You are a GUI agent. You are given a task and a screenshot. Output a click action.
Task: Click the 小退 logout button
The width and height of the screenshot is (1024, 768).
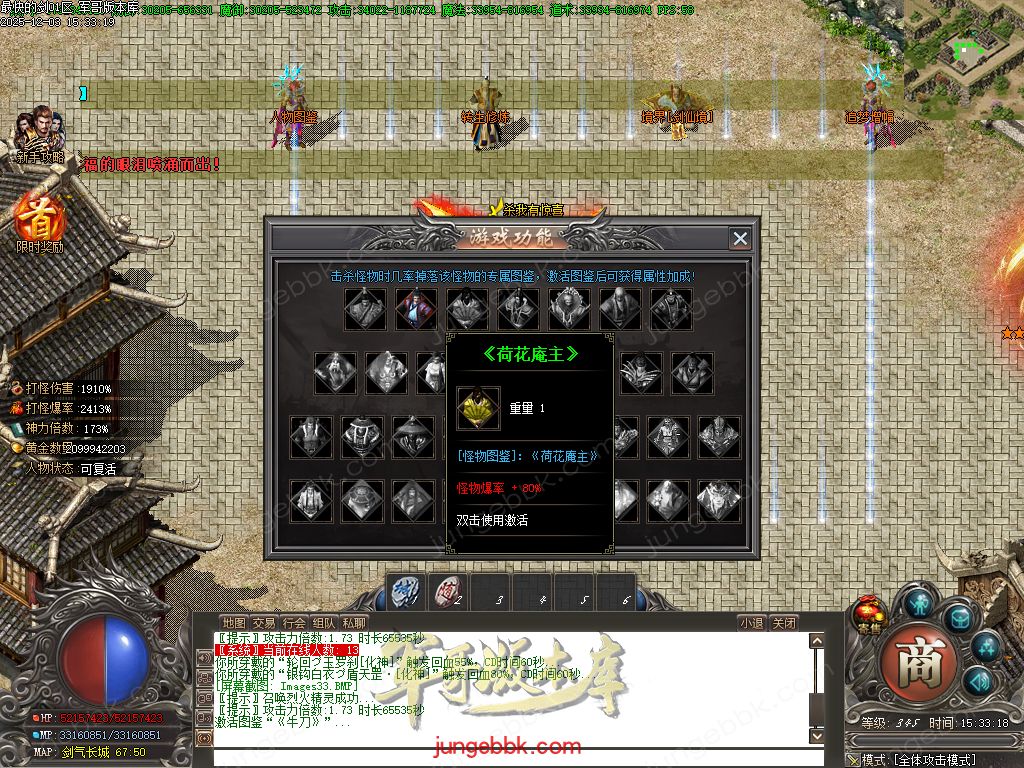click(752, 622)
